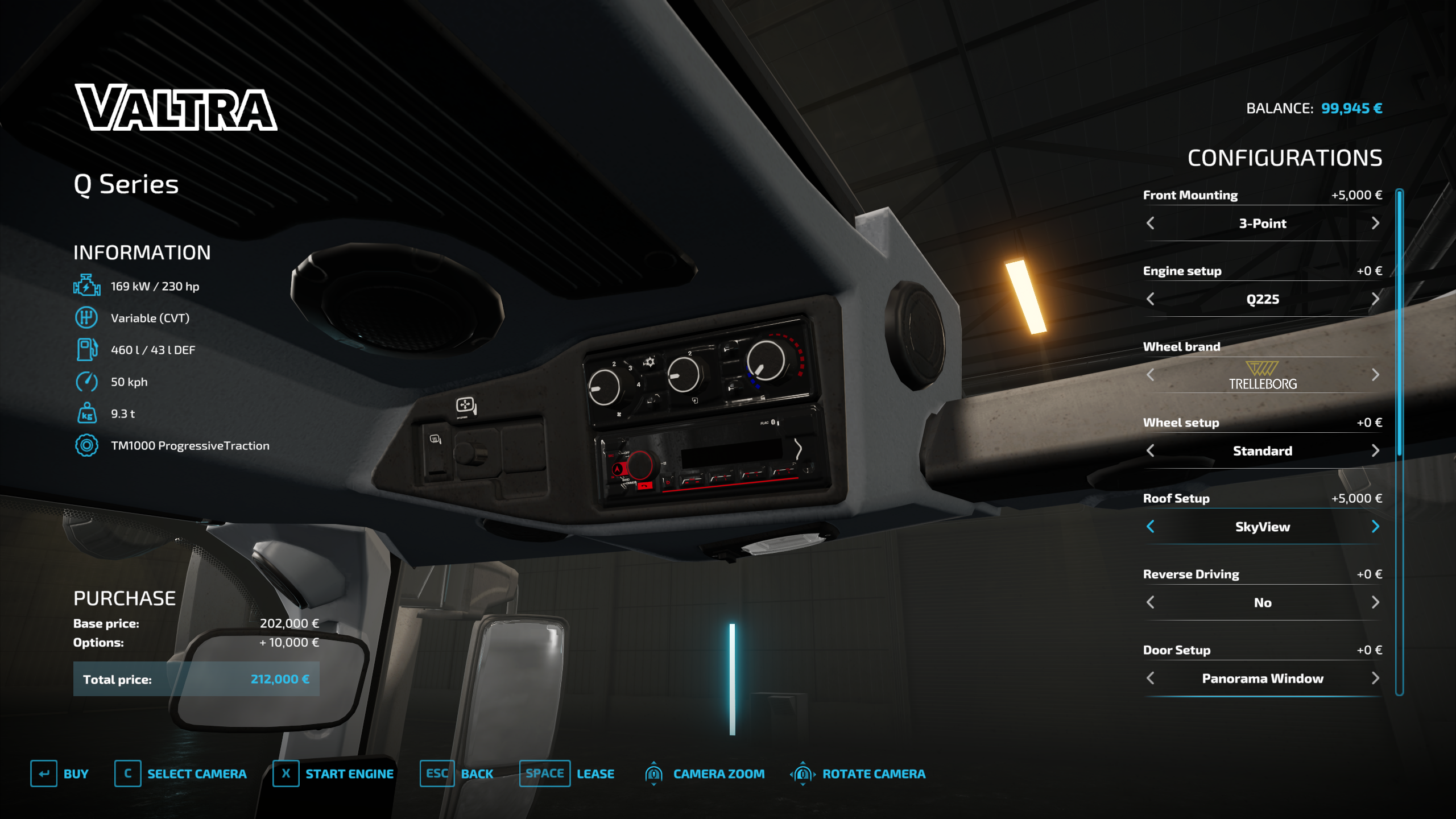The height and width of the screenshot is (819, 1456).
Task: Toggle Reverse Driving to next value
Action: [x=1375, y=602]
